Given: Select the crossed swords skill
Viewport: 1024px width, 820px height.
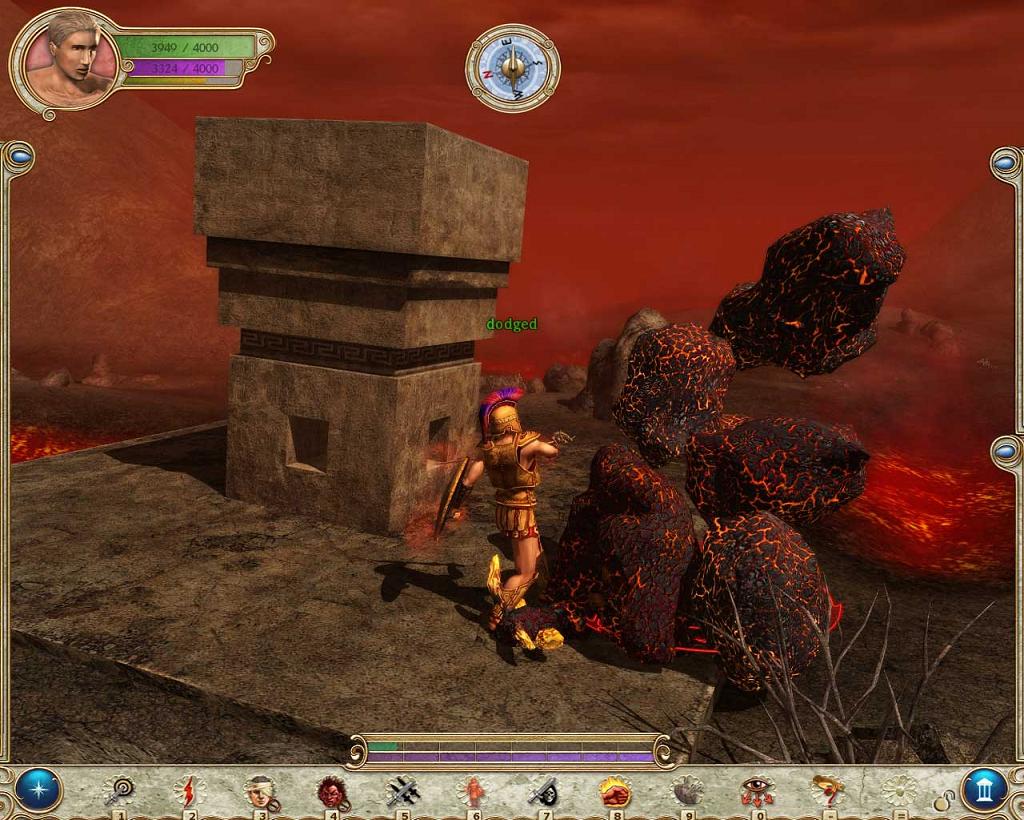Looking at the screenshot, I should 402,791.
